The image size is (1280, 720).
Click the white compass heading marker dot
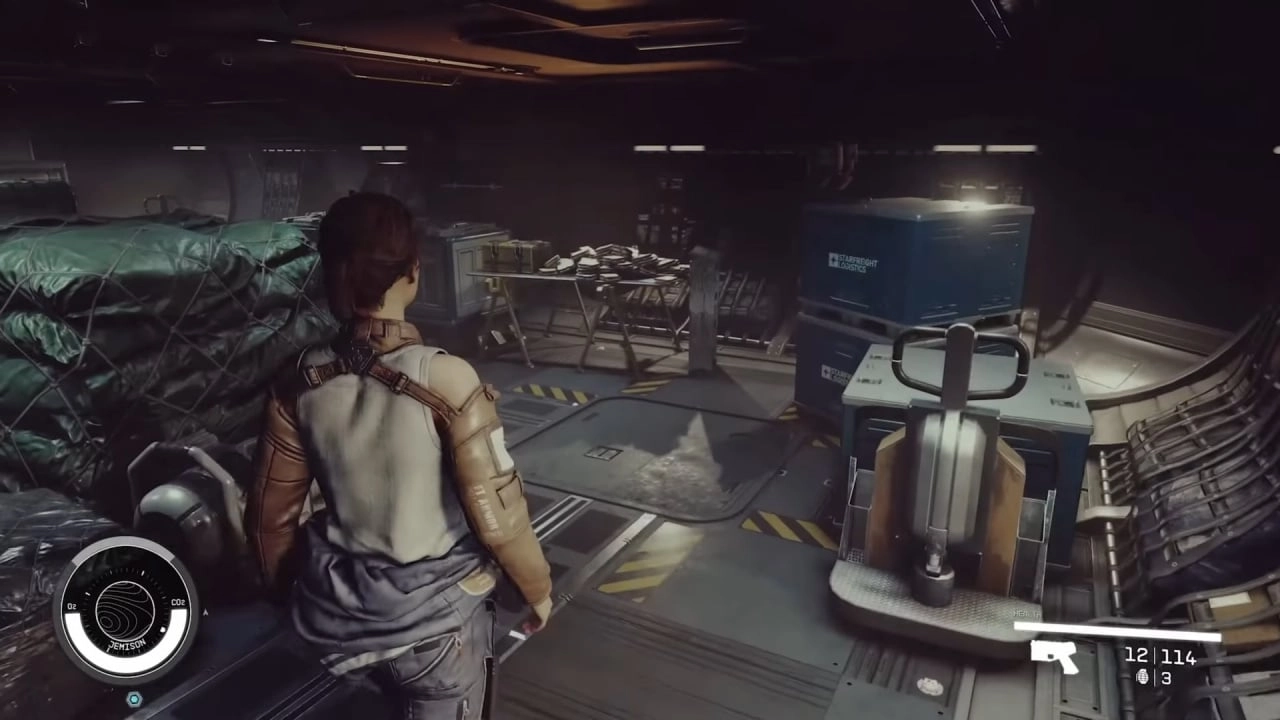point(163,629)
